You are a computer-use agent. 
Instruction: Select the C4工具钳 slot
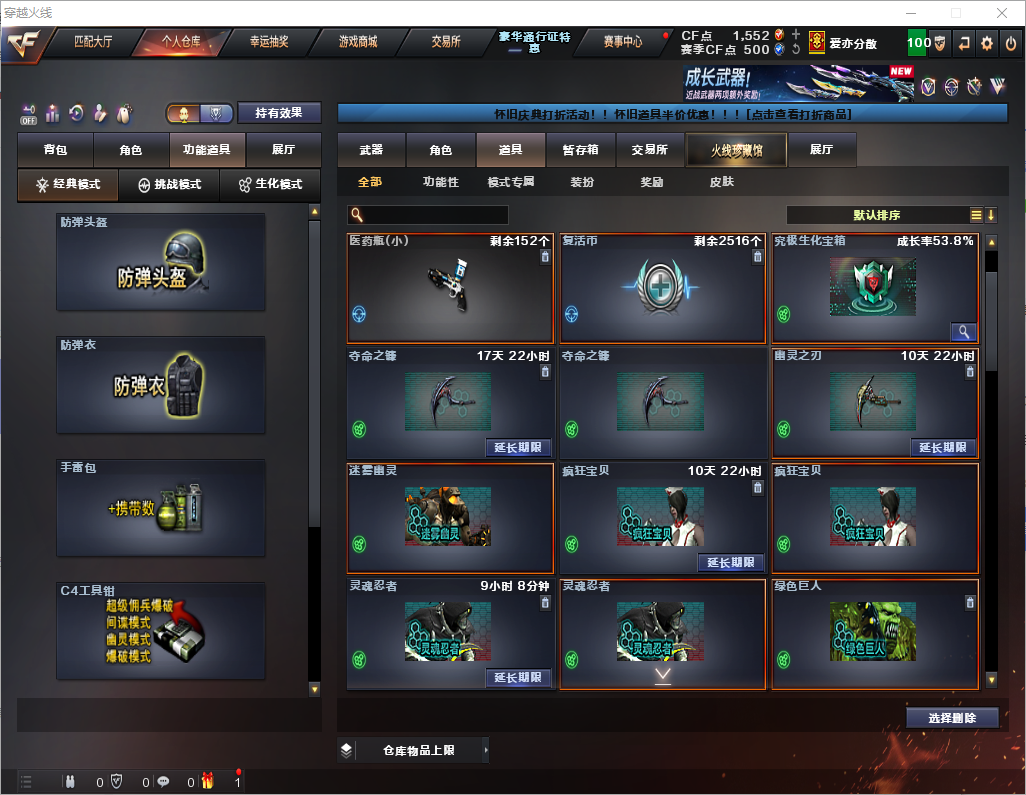(161, 631)
